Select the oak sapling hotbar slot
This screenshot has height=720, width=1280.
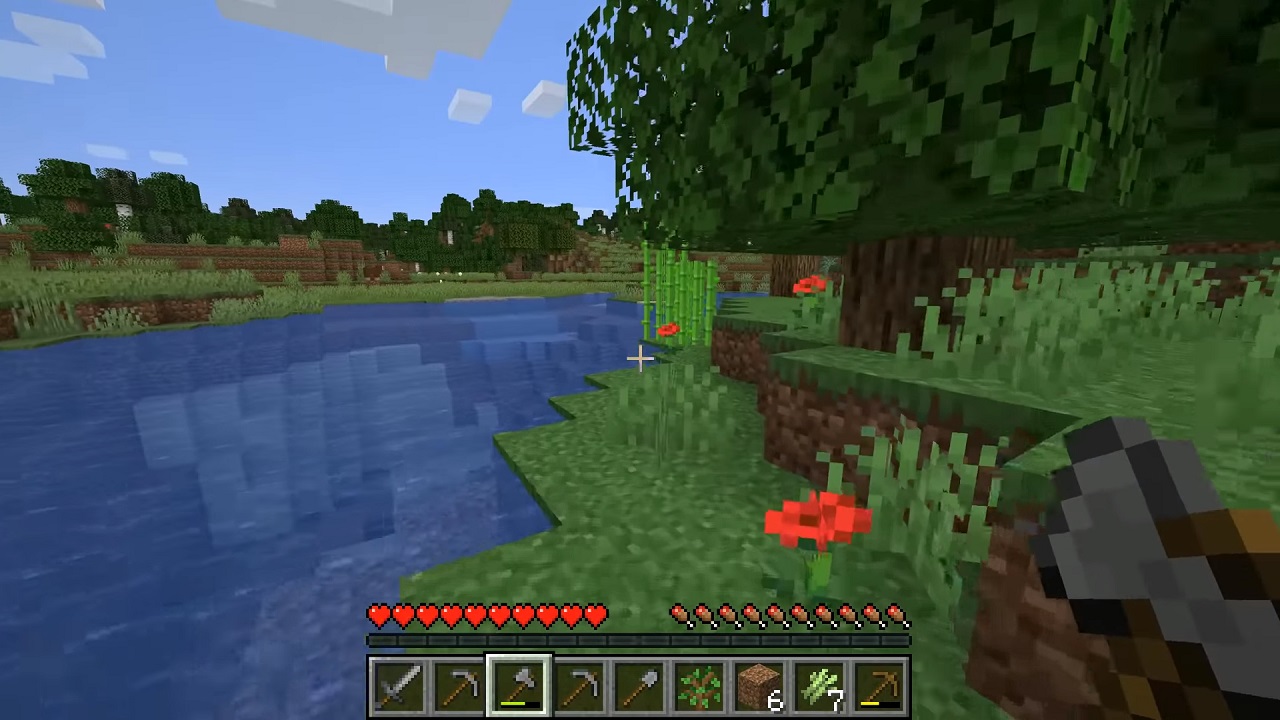(699, 687)
